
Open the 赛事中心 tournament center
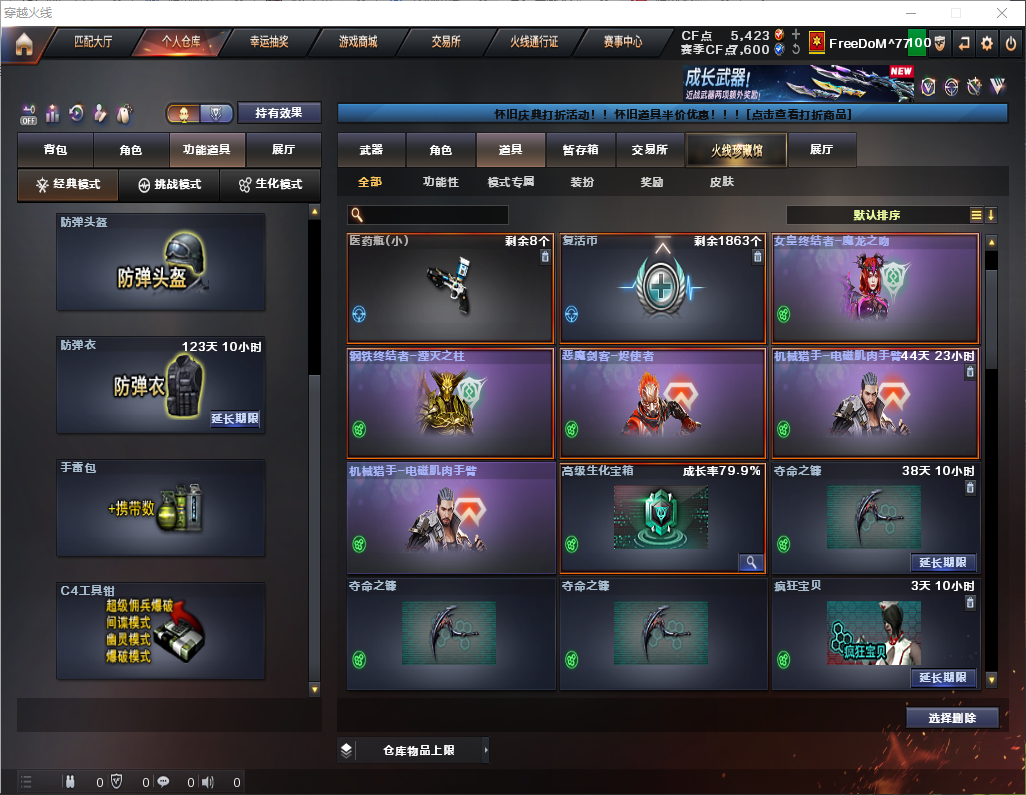tap(622, 42)
